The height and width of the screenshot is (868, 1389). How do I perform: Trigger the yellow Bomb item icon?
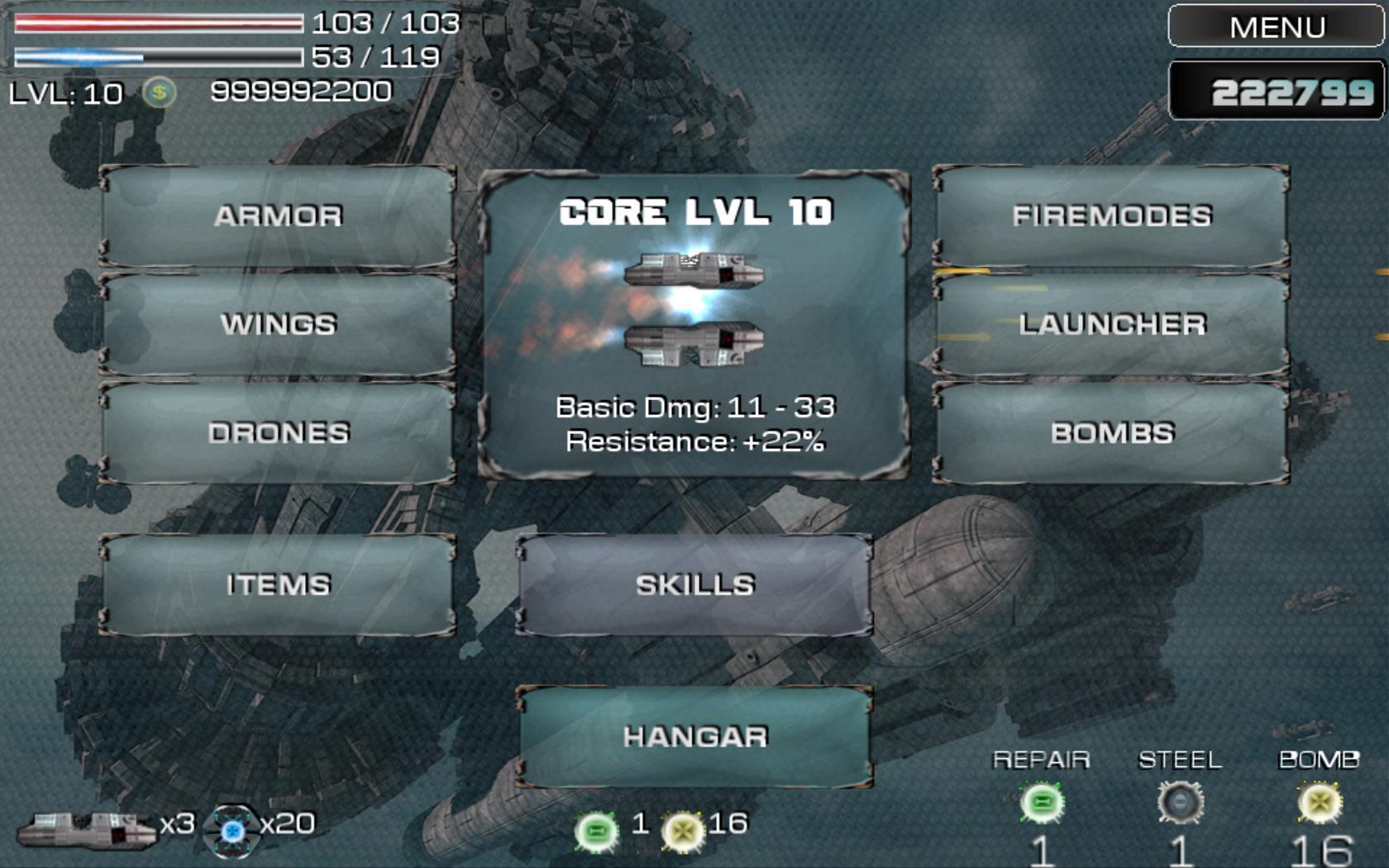click(x=1319, y=803)
